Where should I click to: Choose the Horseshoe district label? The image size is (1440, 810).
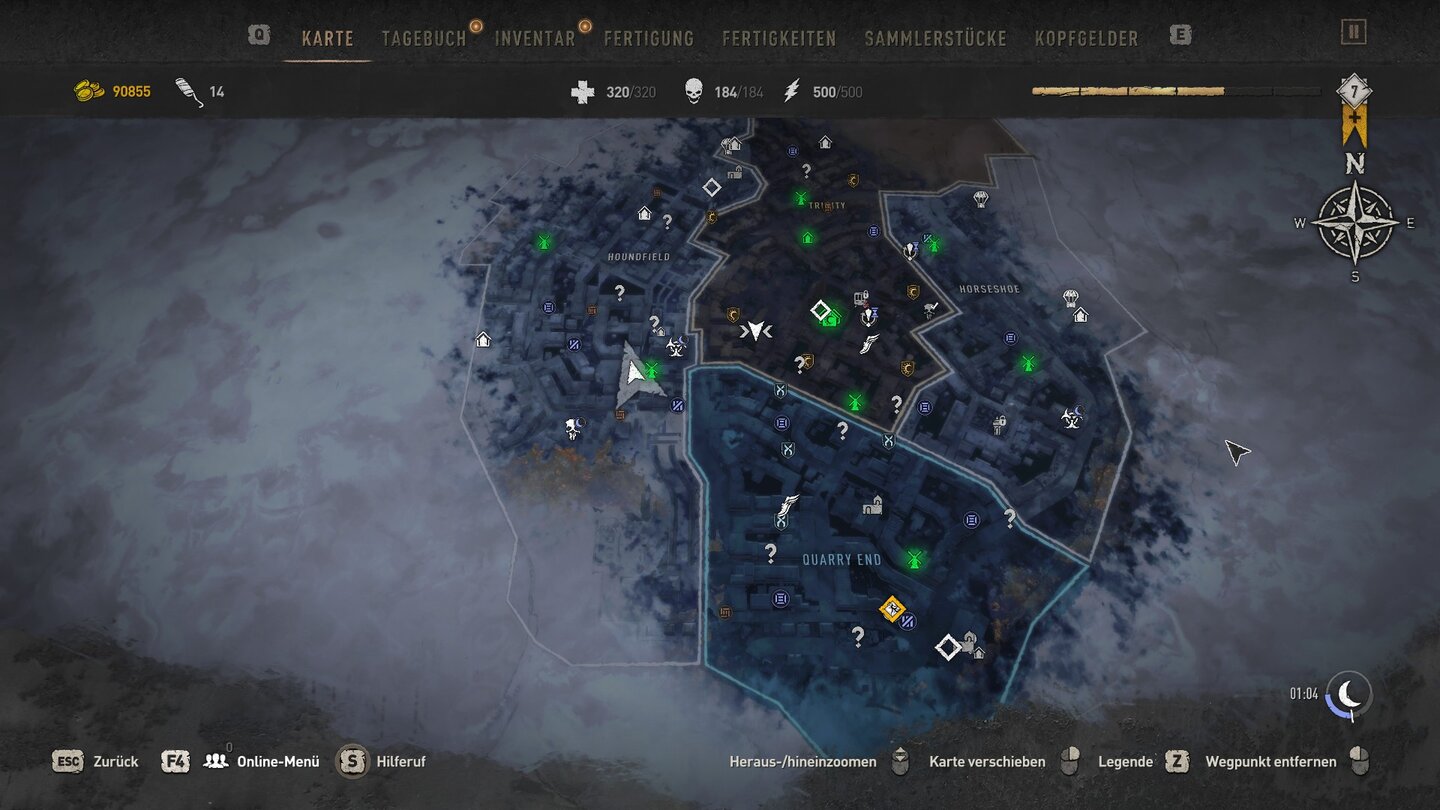tap(989, 289)
